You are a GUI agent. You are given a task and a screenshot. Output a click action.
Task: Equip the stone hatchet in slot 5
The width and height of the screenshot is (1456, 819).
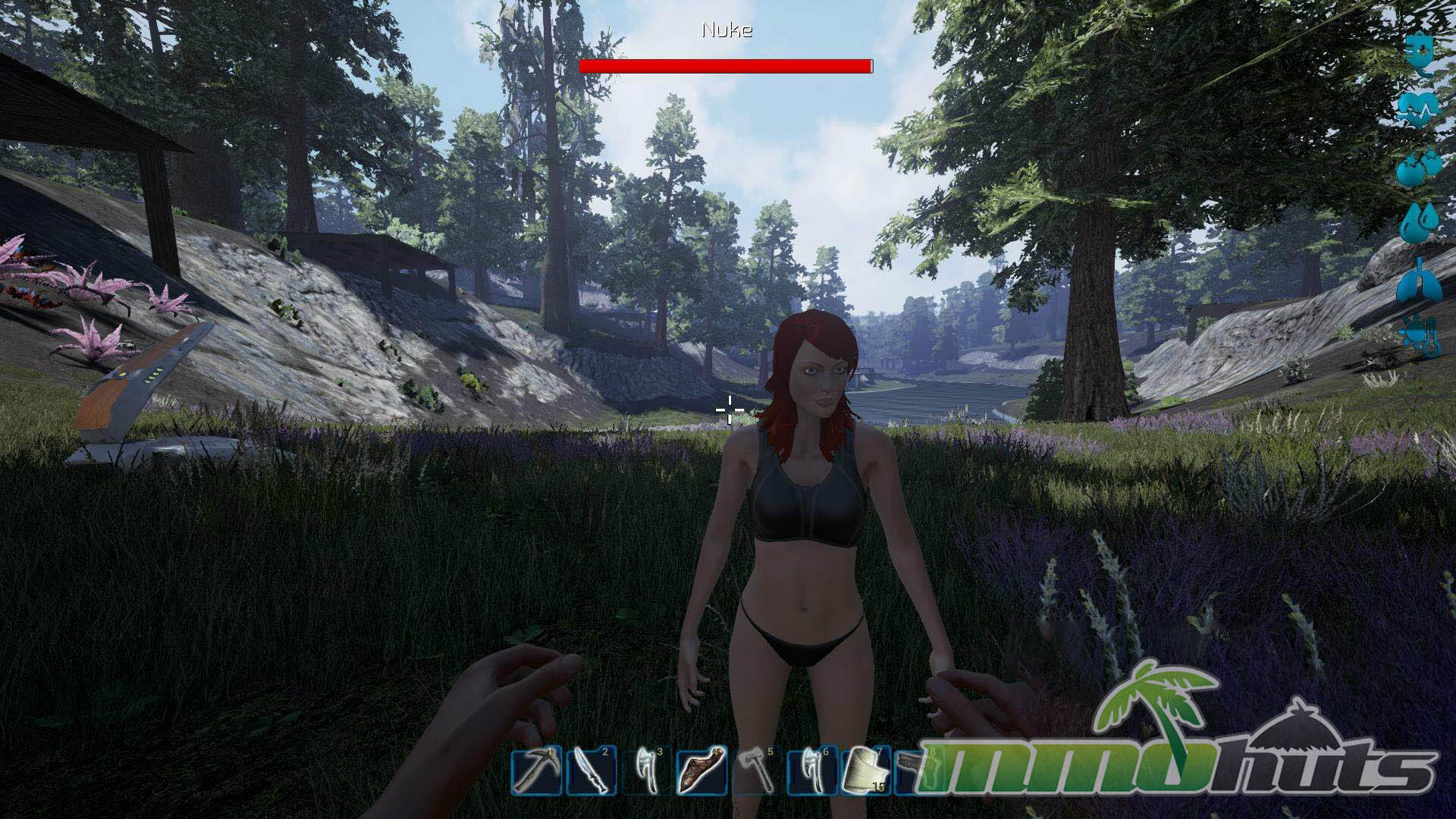[757, 771]
